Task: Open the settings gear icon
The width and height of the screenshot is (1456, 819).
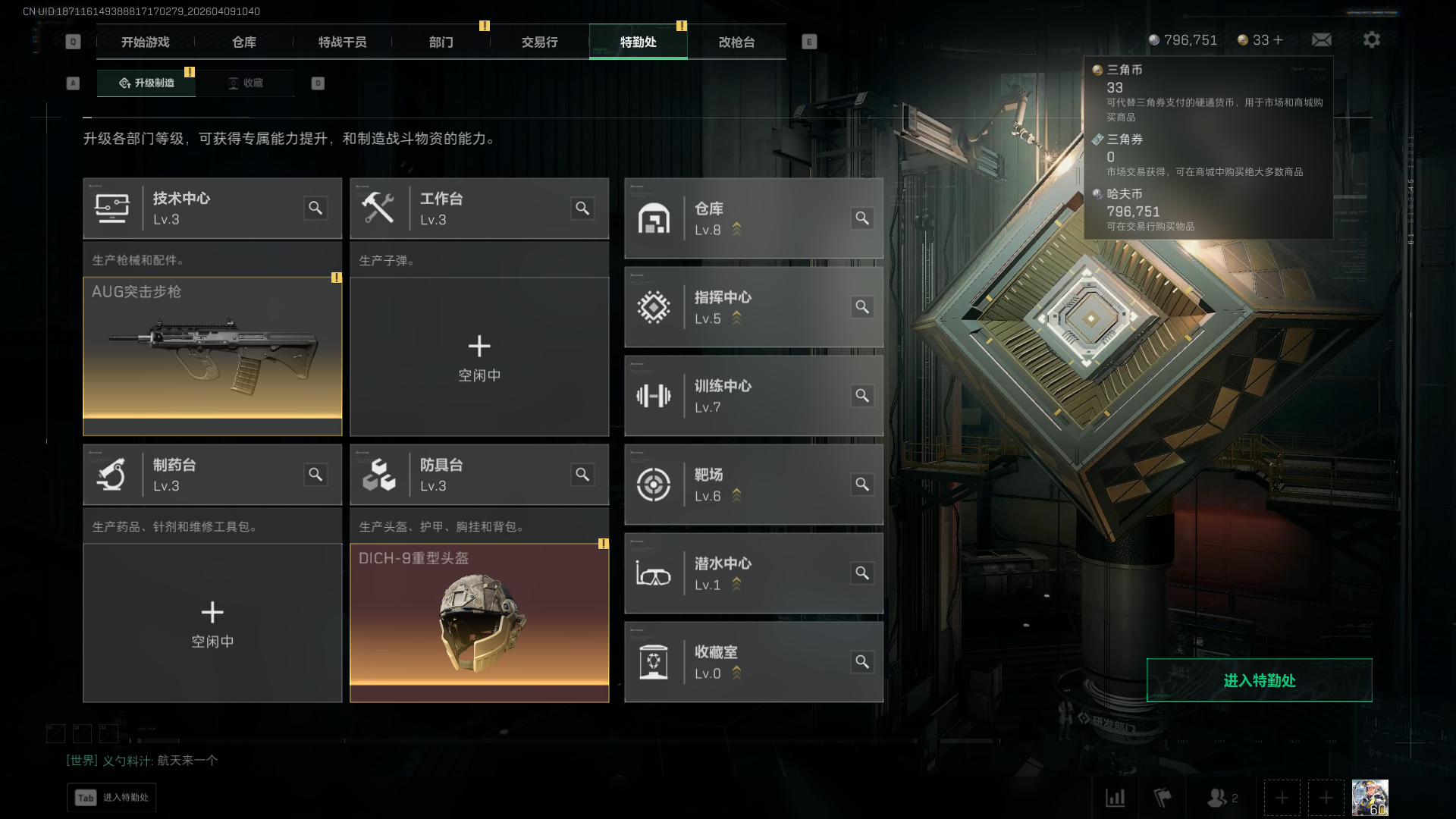Action: 1371,40
